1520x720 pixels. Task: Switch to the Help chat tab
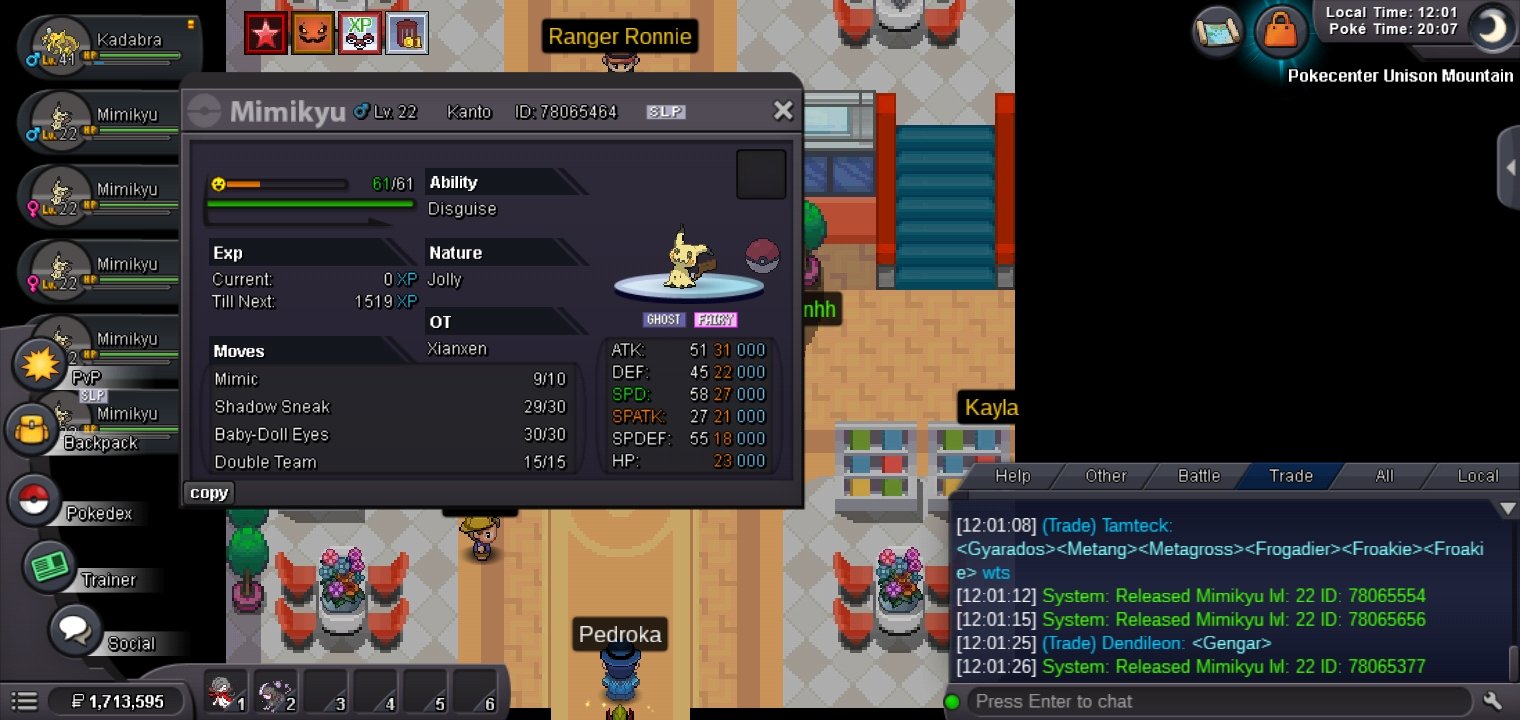[x=1012, y=476]
